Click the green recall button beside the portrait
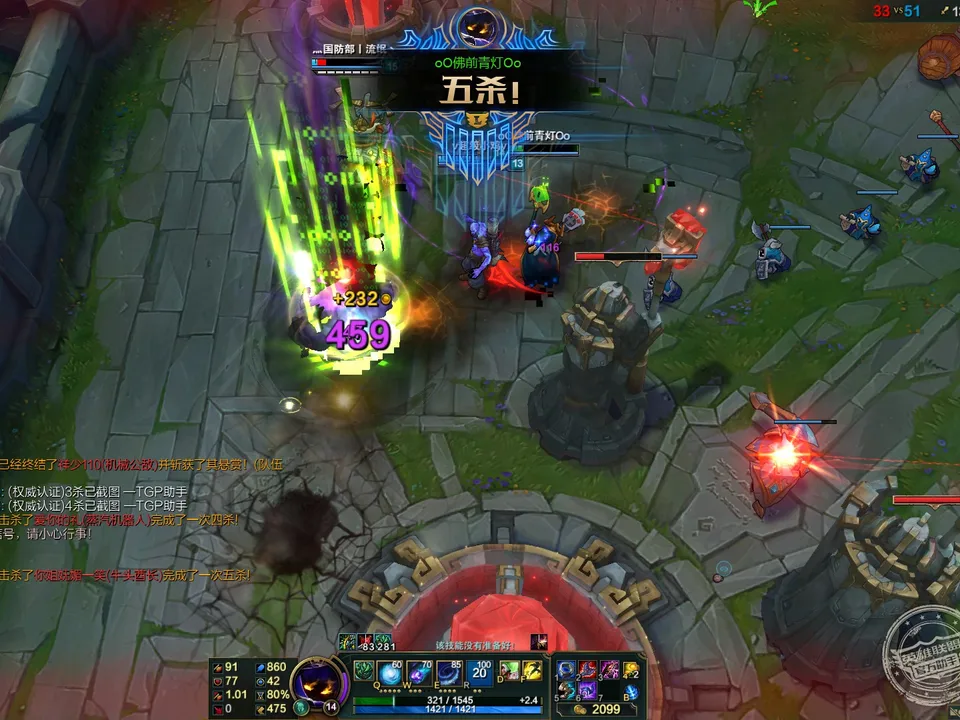Image resolution: width=960 pixels, height=720 pixels. [x=301, y=707]
